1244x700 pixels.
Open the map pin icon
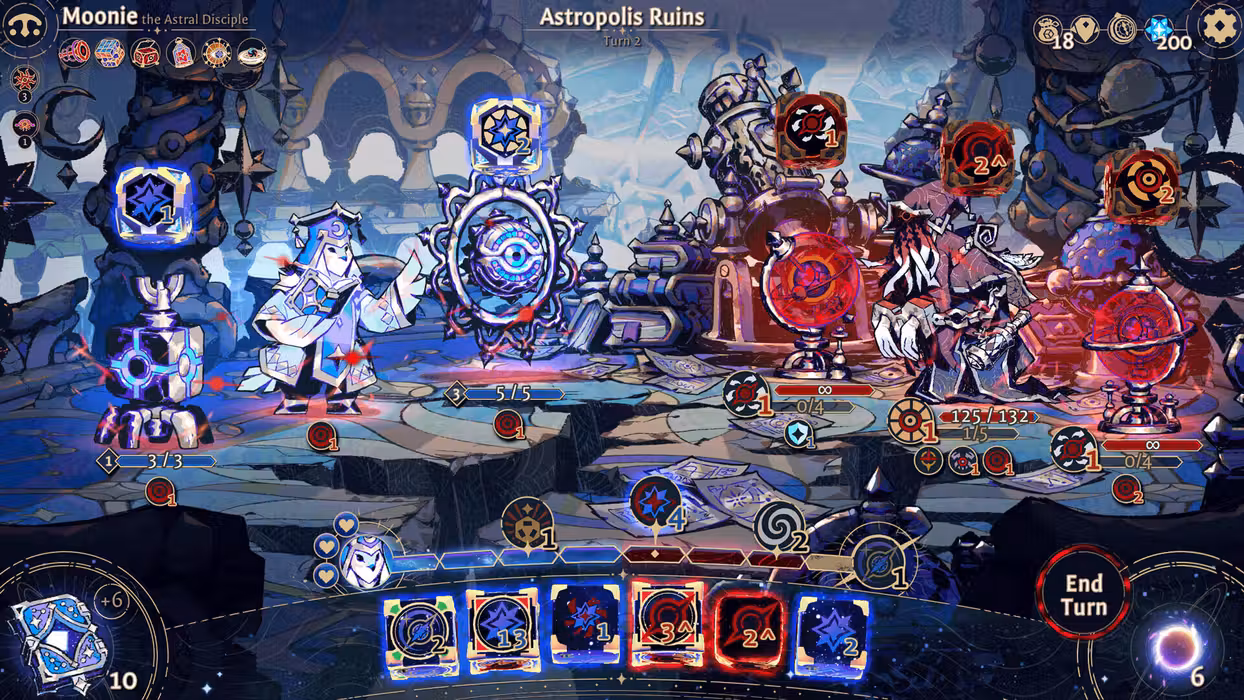point(1085,29)
